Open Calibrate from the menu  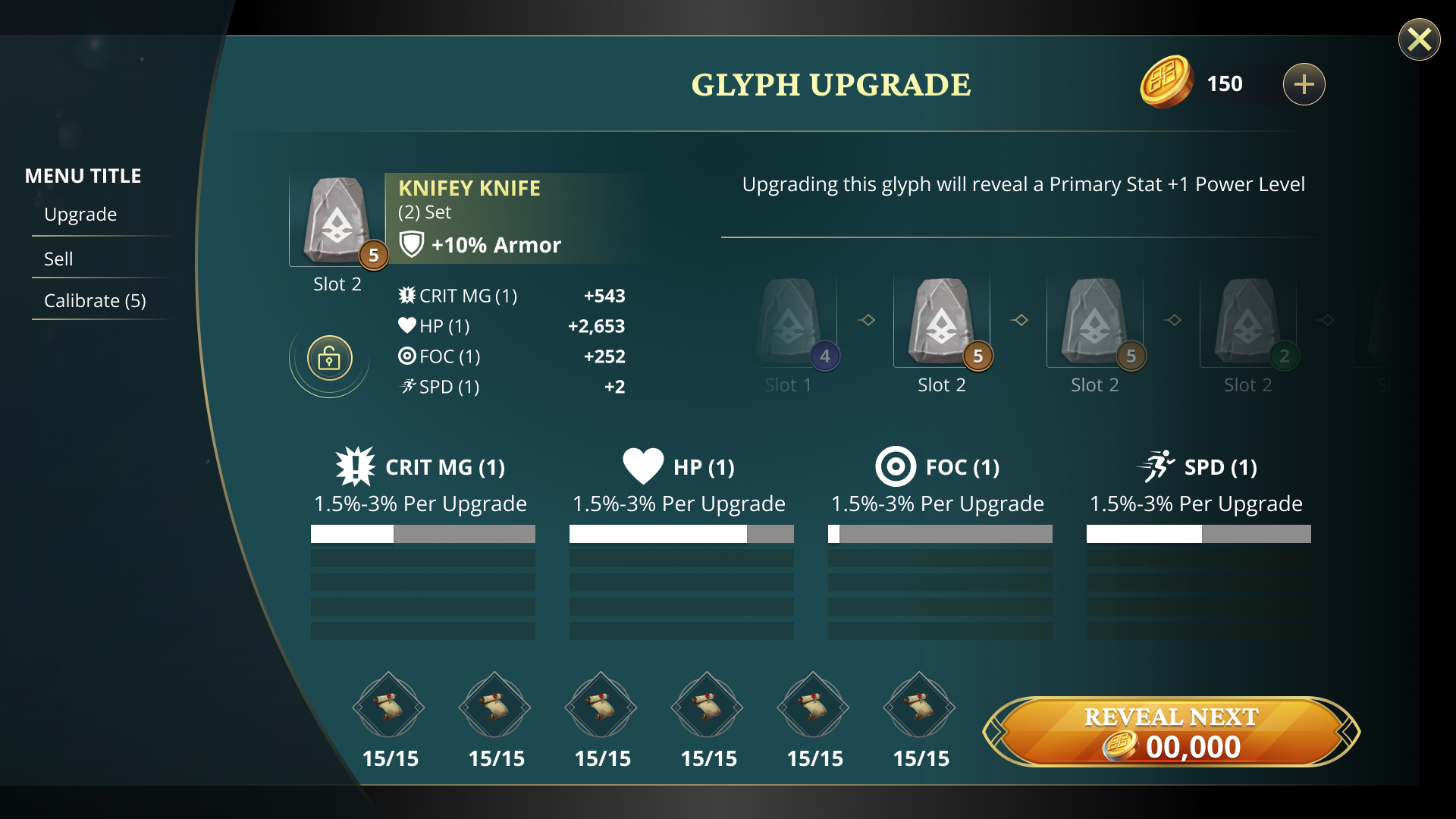tap(94, 300)
